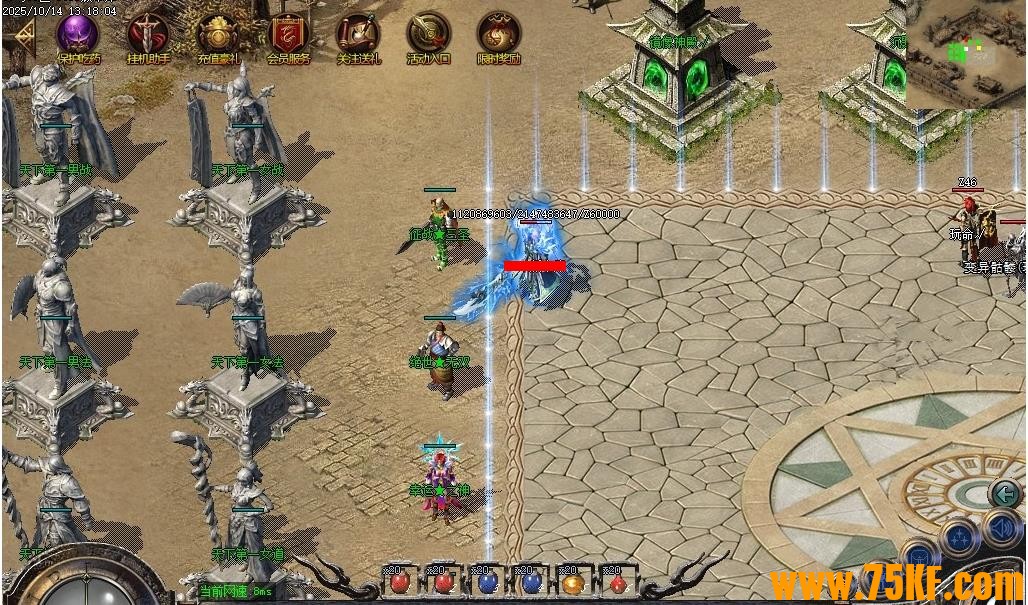Image resolution: width=1028 pixels, height=605 pixels.
Task: Open the minimap
Action: coord(966,53)
